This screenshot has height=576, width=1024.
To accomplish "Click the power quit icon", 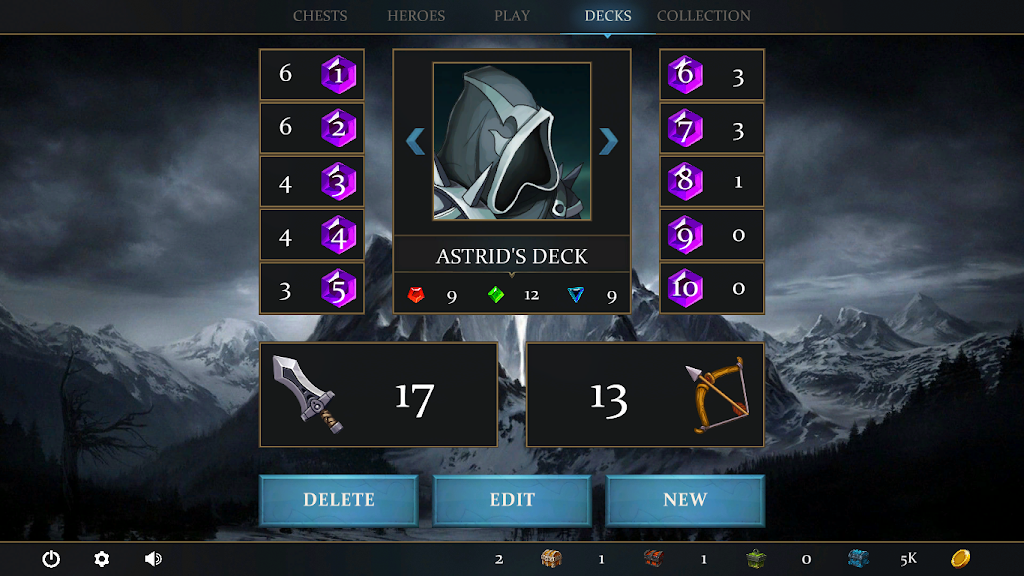I will tap(51, 559).
